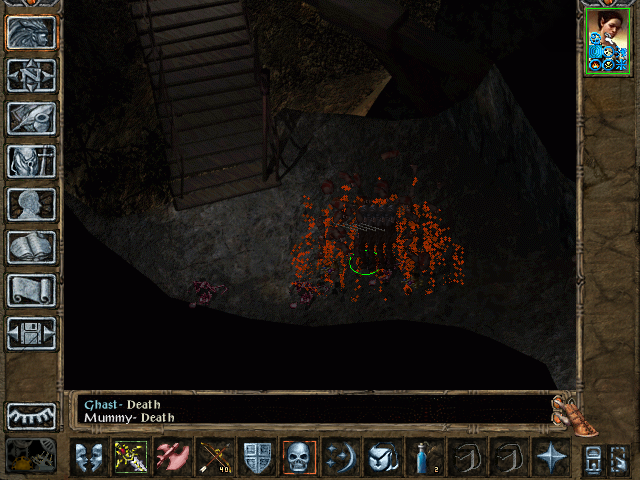Open the area map
The width and height of the screenshot is (640, 480).
31,75
